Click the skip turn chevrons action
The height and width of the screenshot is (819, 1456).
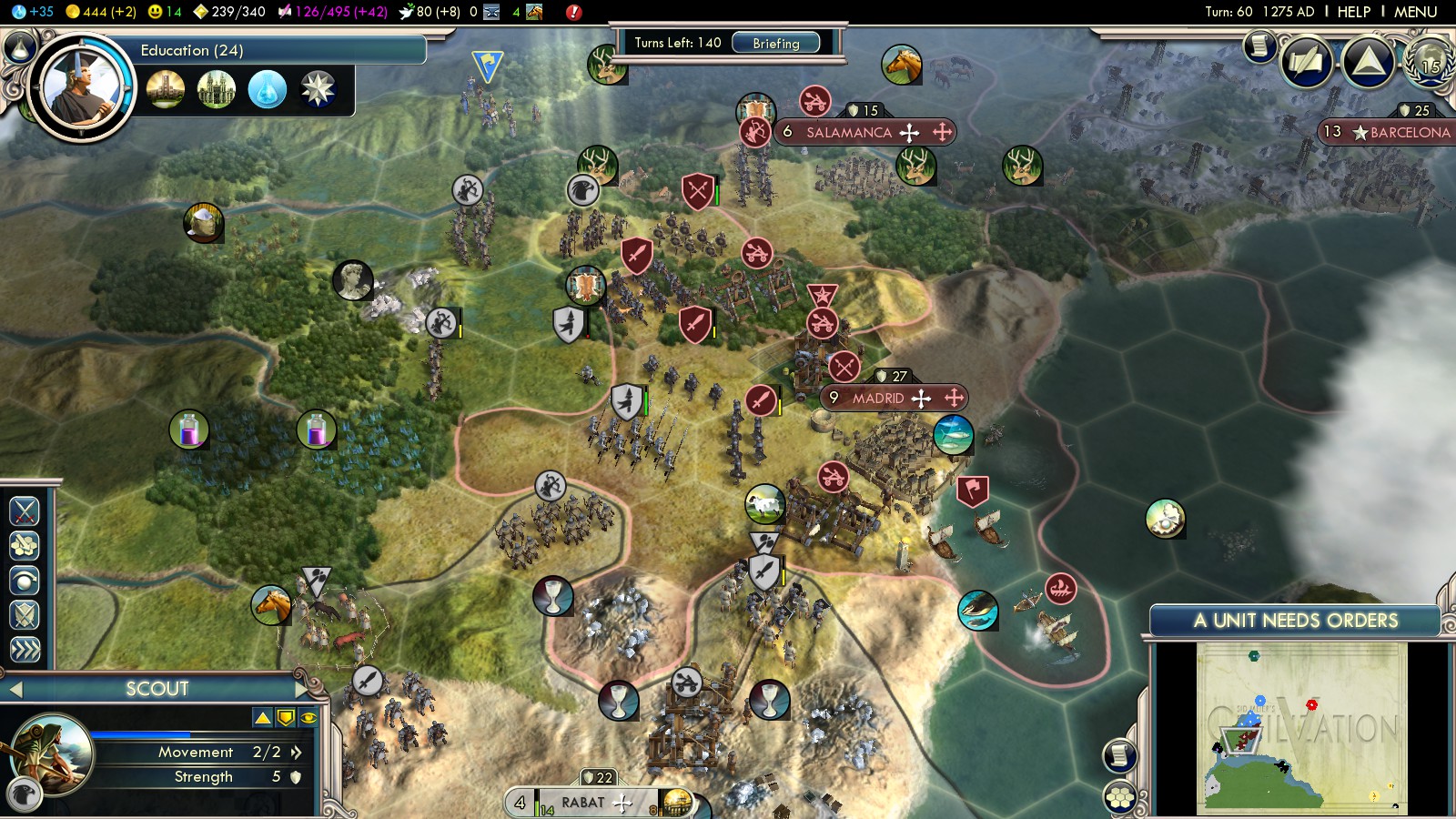point(25,649)
